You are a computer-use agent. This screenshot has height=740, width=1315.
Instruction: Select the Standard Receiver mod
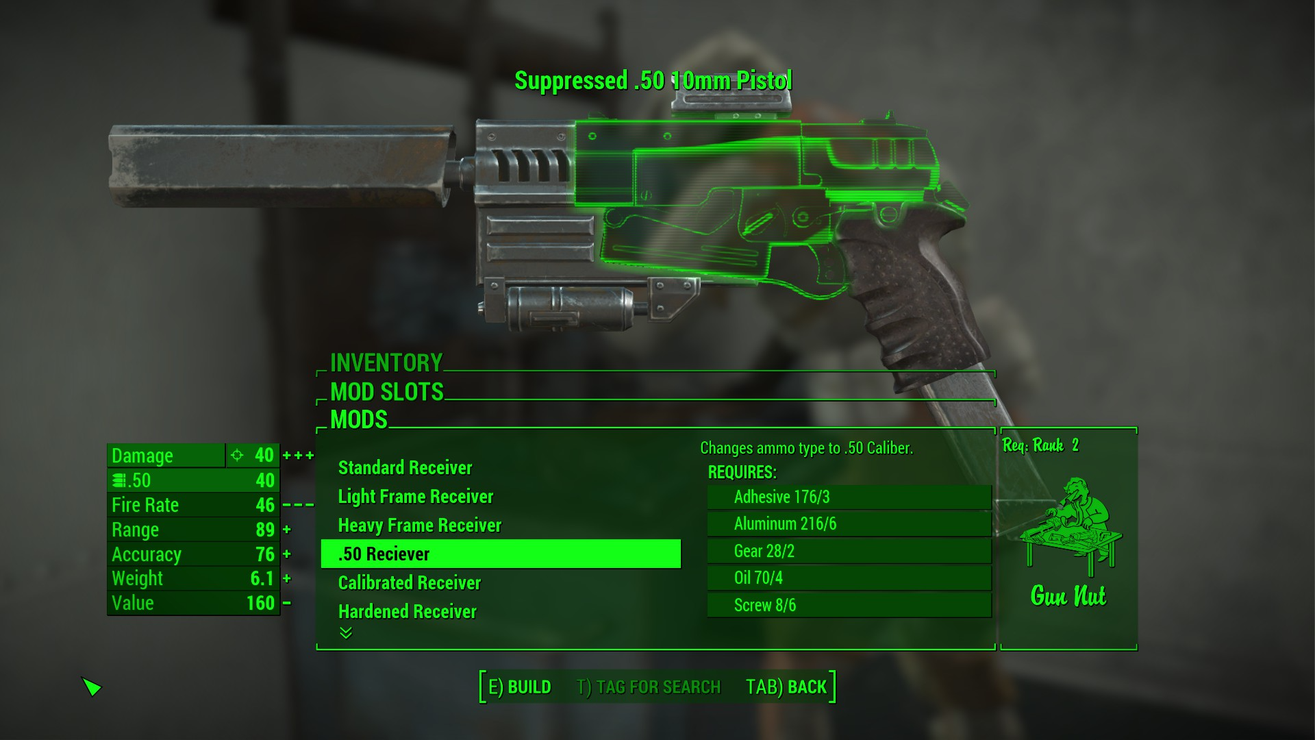tap(405, 468)
